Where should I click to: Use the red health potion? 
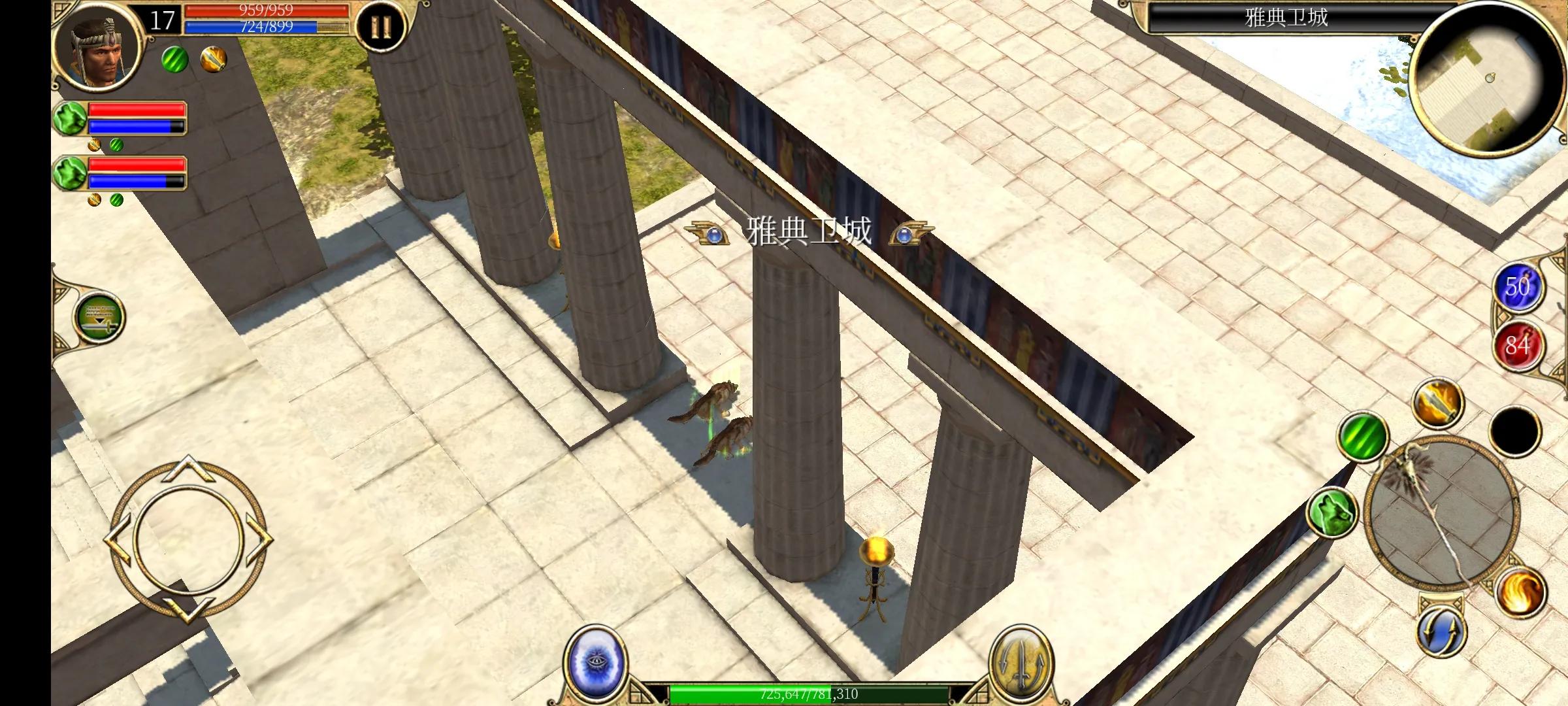tap(1518, 345)
